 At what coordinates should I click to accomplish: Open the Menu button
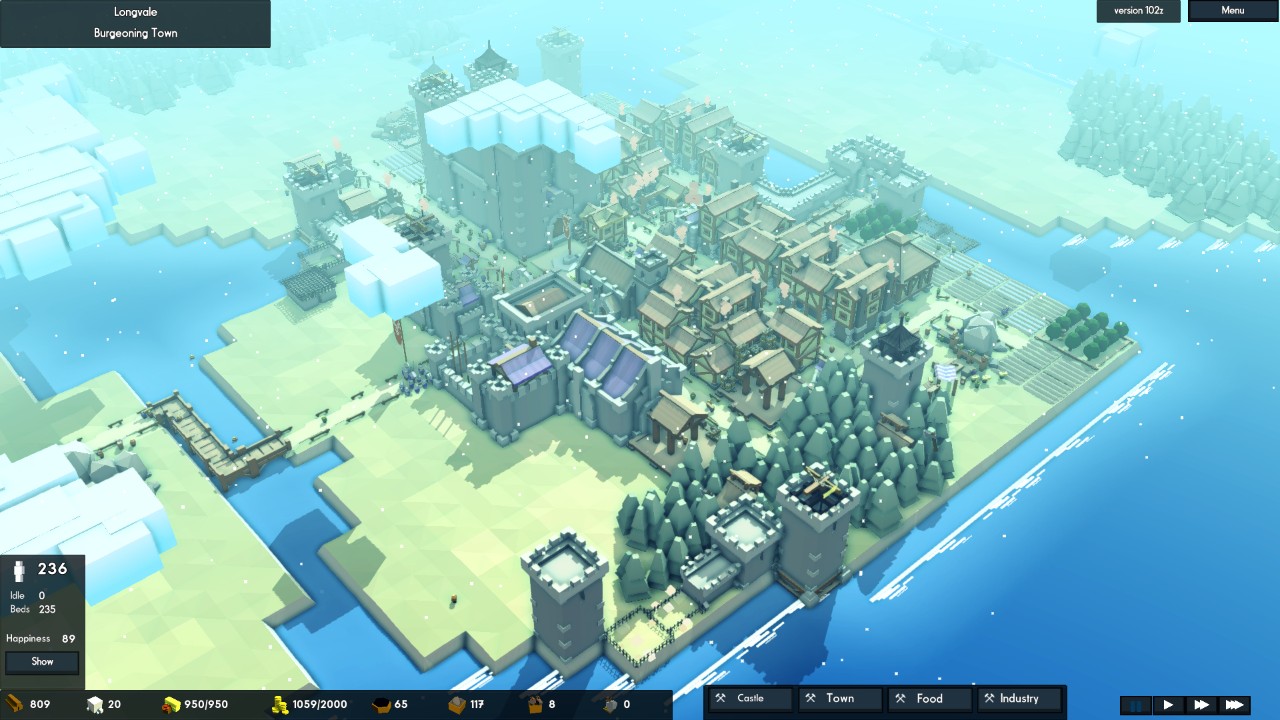1232,11
